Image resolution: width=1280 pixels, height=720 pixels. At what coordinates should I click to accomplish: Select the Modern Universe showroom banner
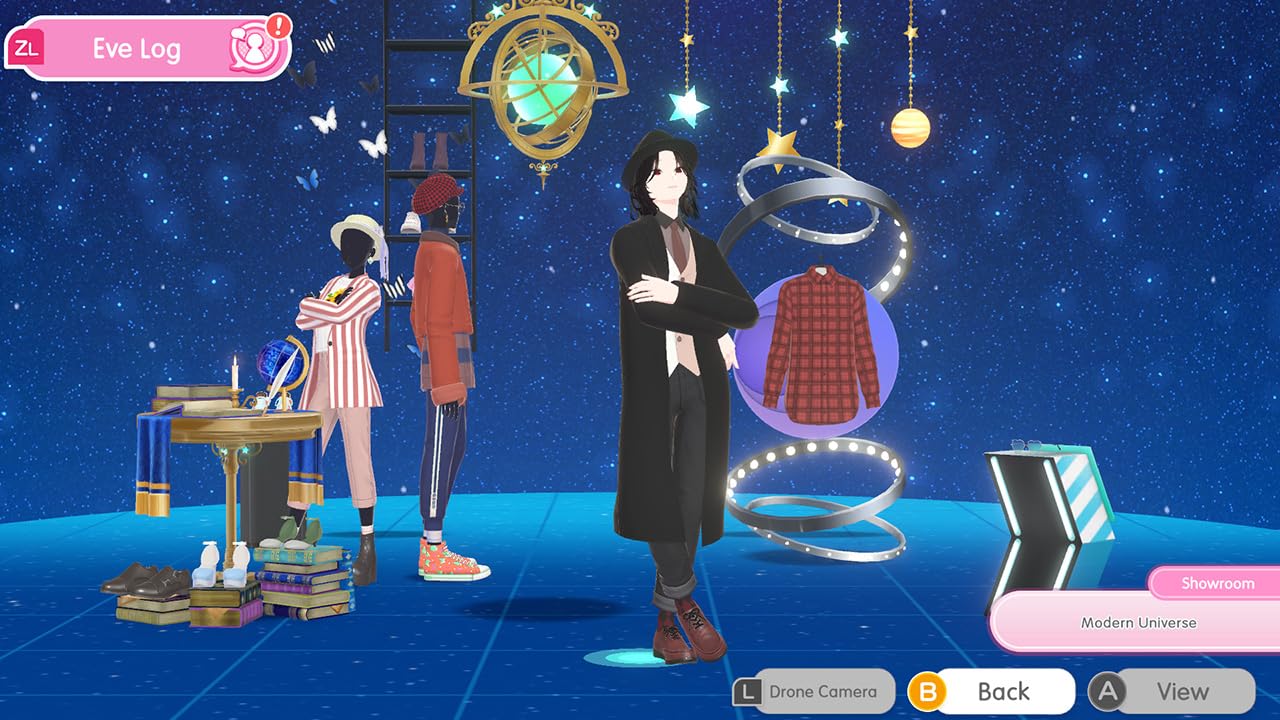[1138, 622]
